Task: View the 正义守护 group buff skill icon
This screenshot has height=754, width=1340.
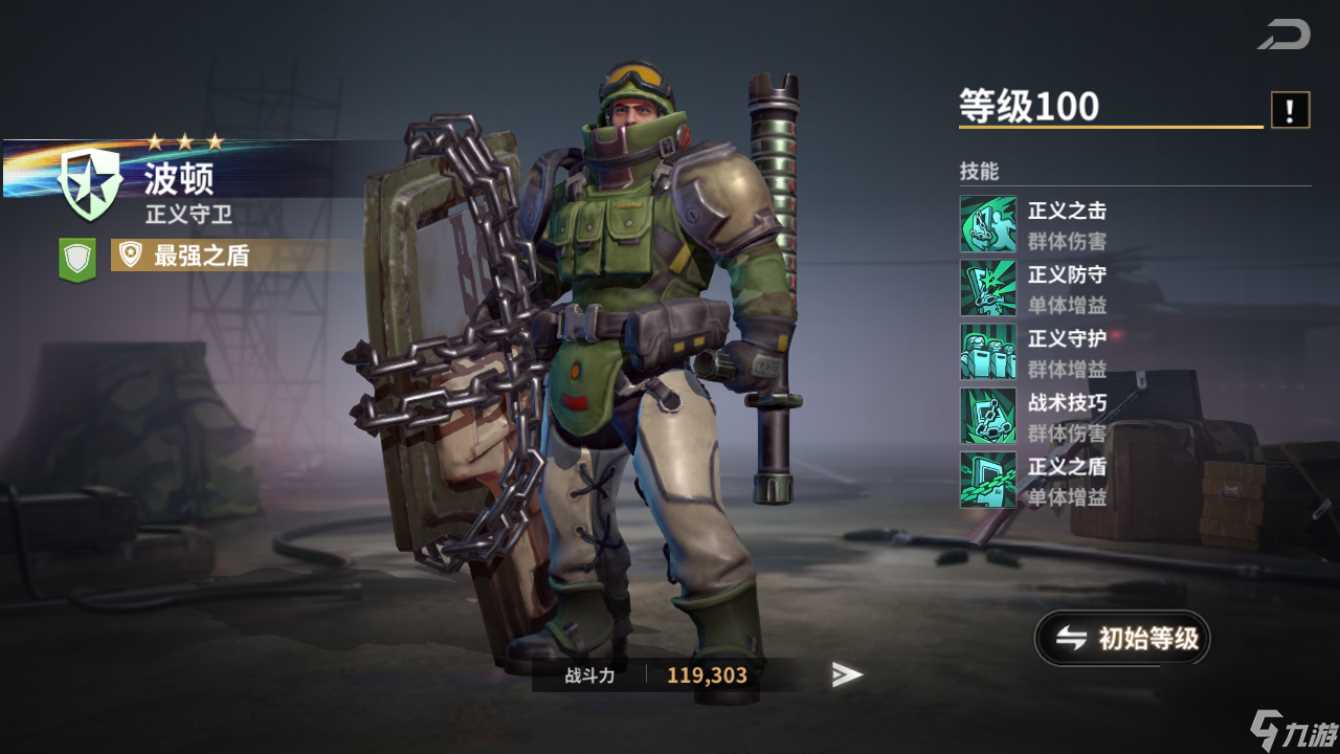Action: tap(987, 353)
